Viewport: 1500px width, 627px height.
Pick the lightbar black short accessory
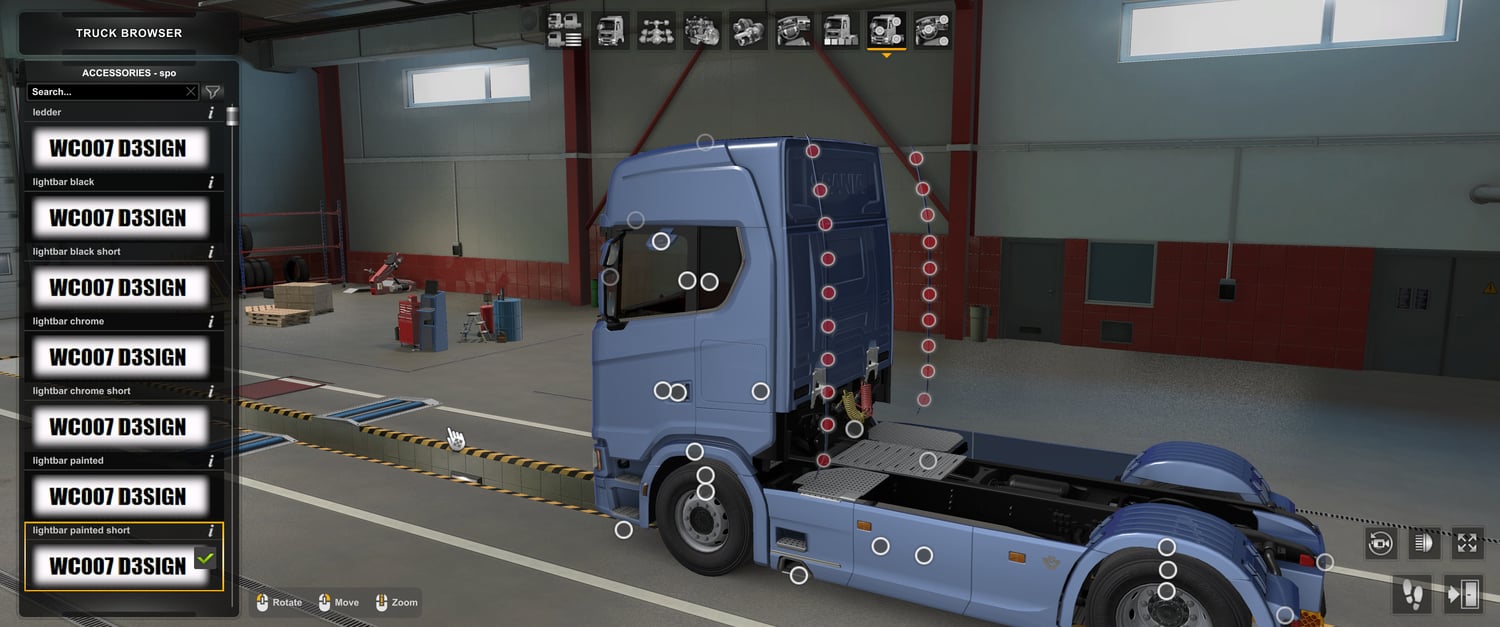[x=119, y=288]
